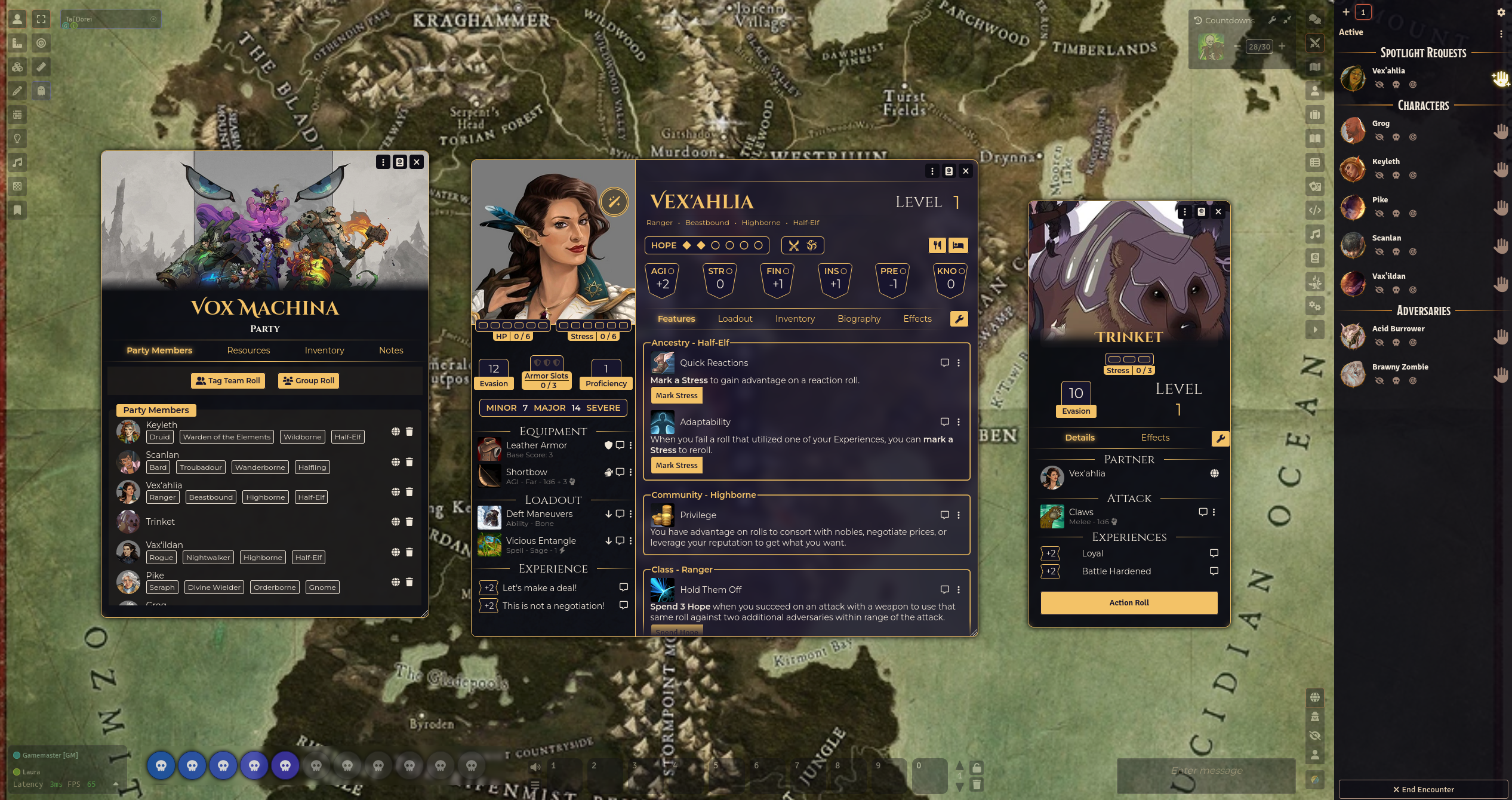The image size is (1512, 800).
Task: Open Vex'ahlia's sheet settings with the wrench icon
Action: click(959, 319)
